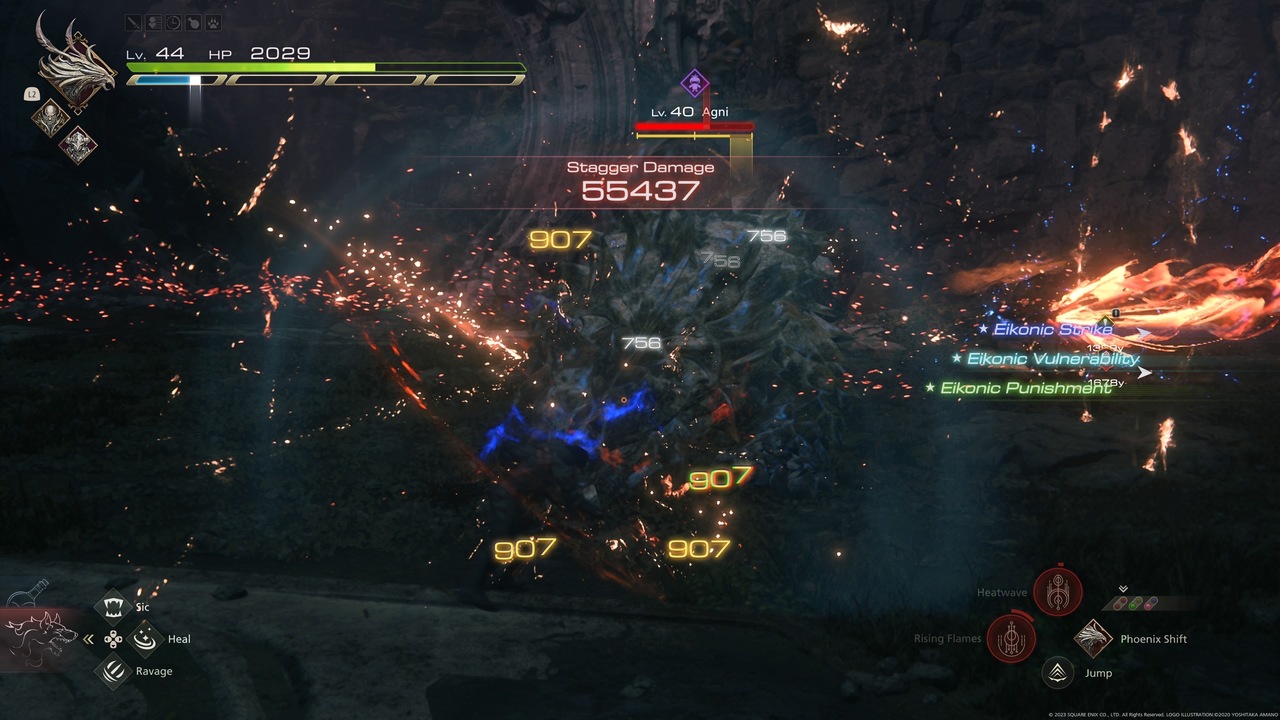Trigger the Rising Flames ability
The image size is (1280, 720).
pos(1011,638)
